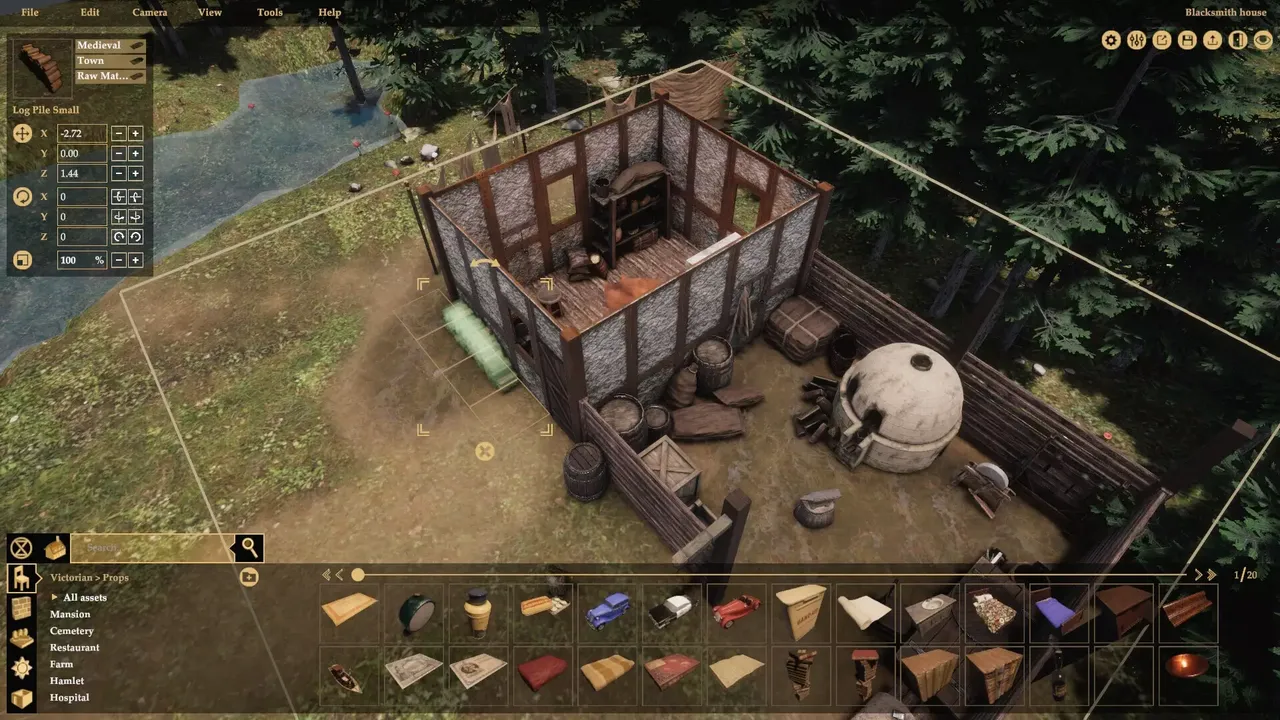Run search with the magnifying glass button
The image size is (1280, 720).
tap(249, 547)
